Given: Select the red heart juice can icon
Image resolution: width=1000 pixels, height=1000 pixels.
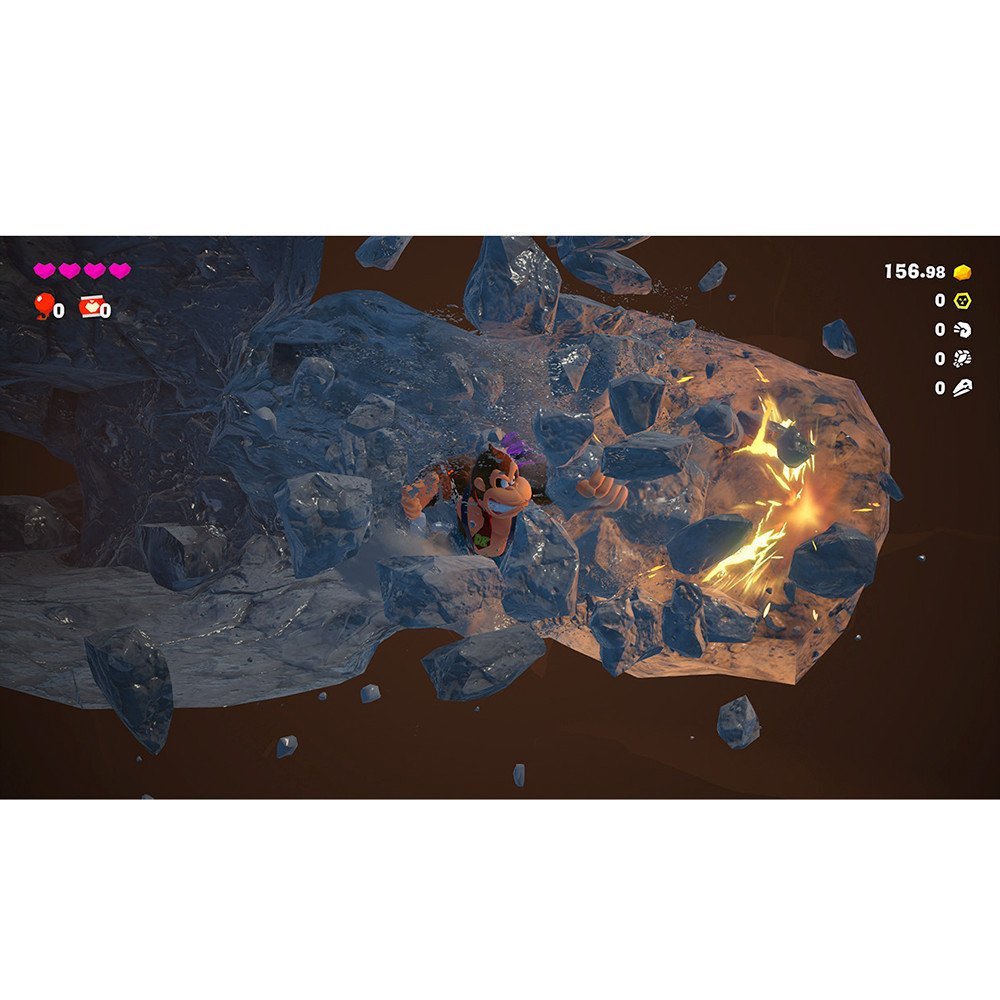Looking at the screenshot, I should pyautogui.click(x=90, y=305).
